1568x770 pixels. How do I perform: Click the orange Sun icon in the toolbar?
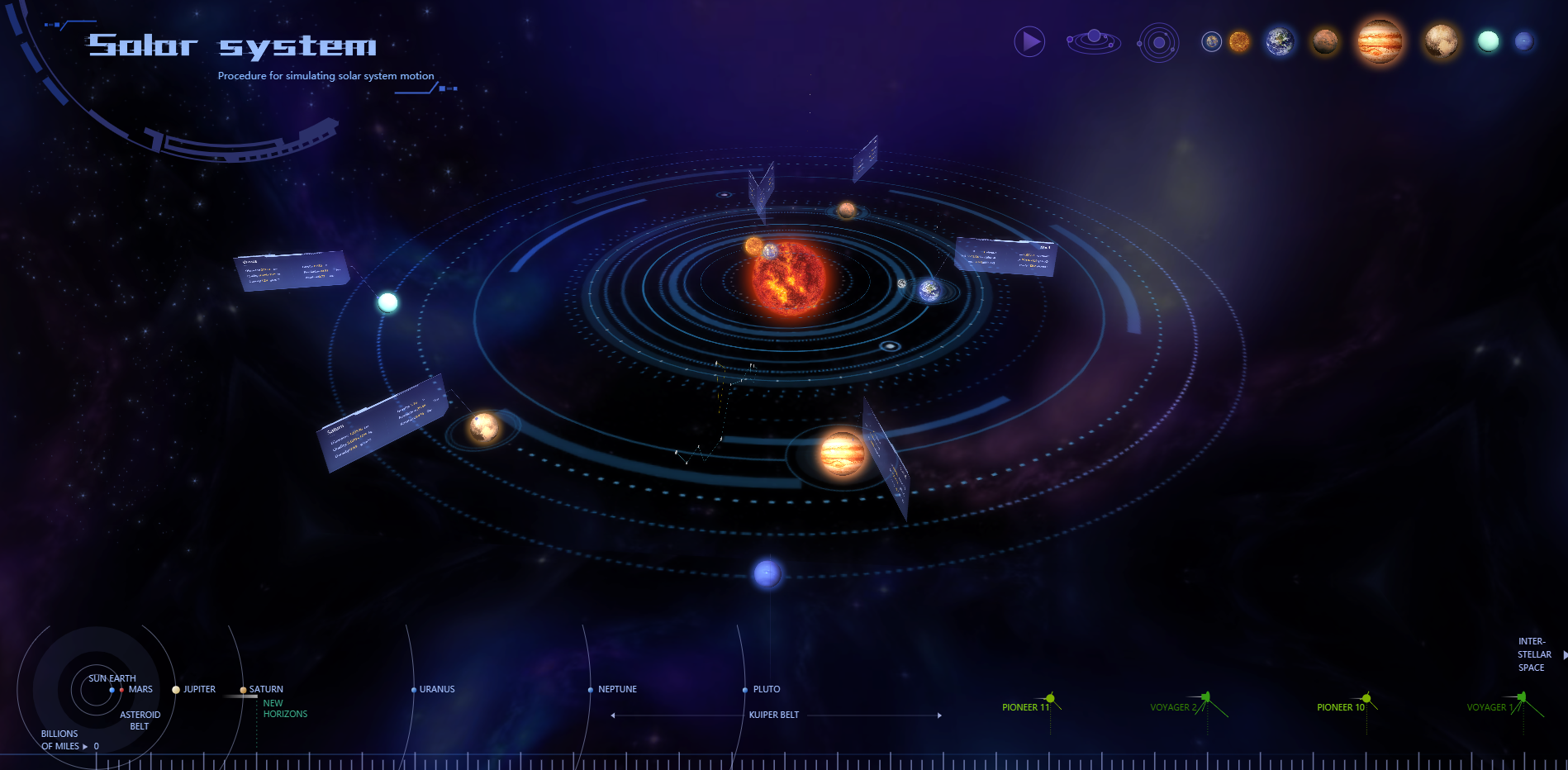(1238, 43)
